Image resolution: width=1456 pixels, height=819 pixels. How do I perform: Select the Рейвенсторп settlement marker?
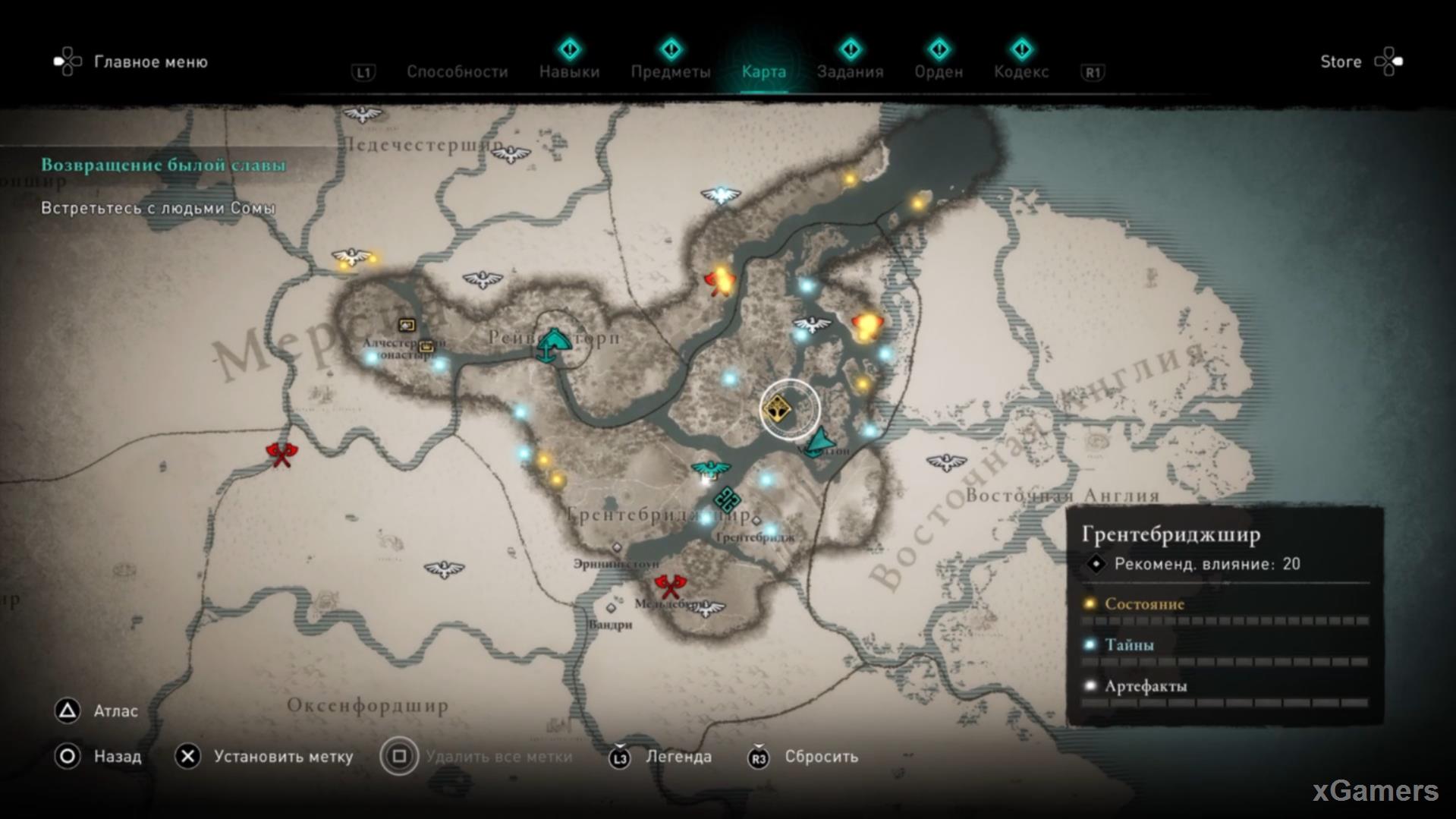[x=553, y=345]
